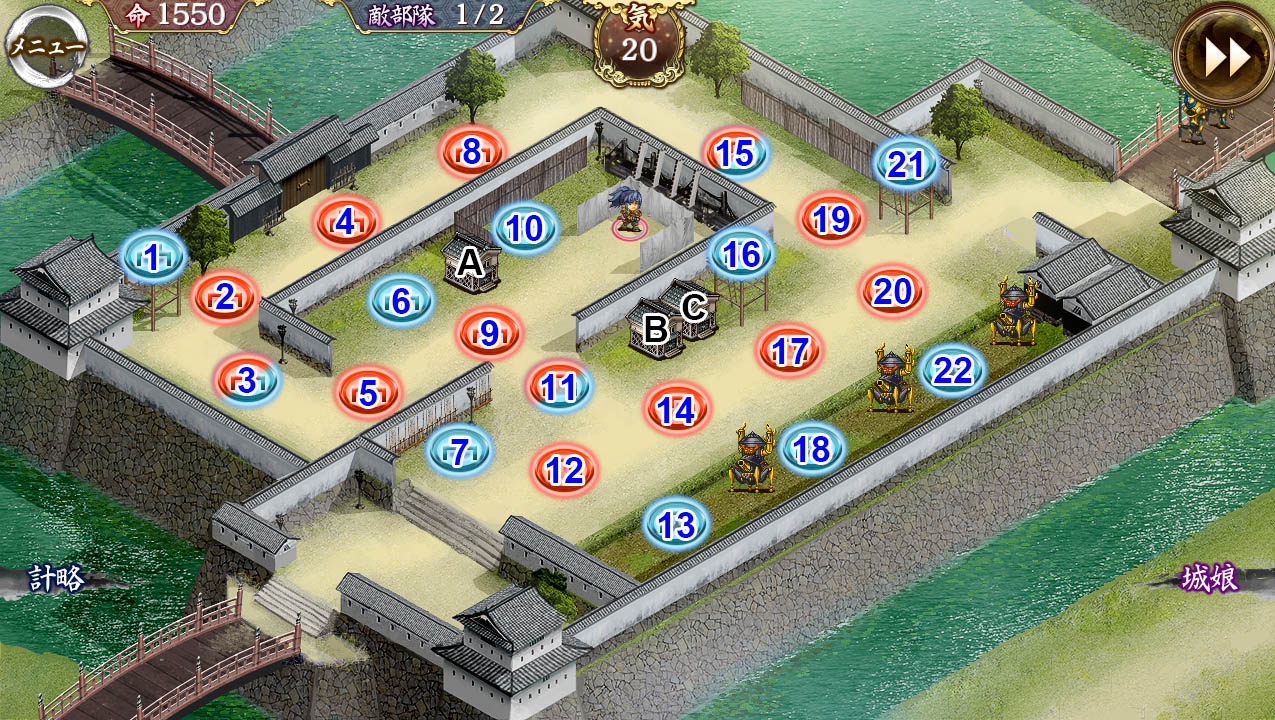Select red deployment tile 12
The height and width of the screenshot is (720, 1275).
pos(565,469)
